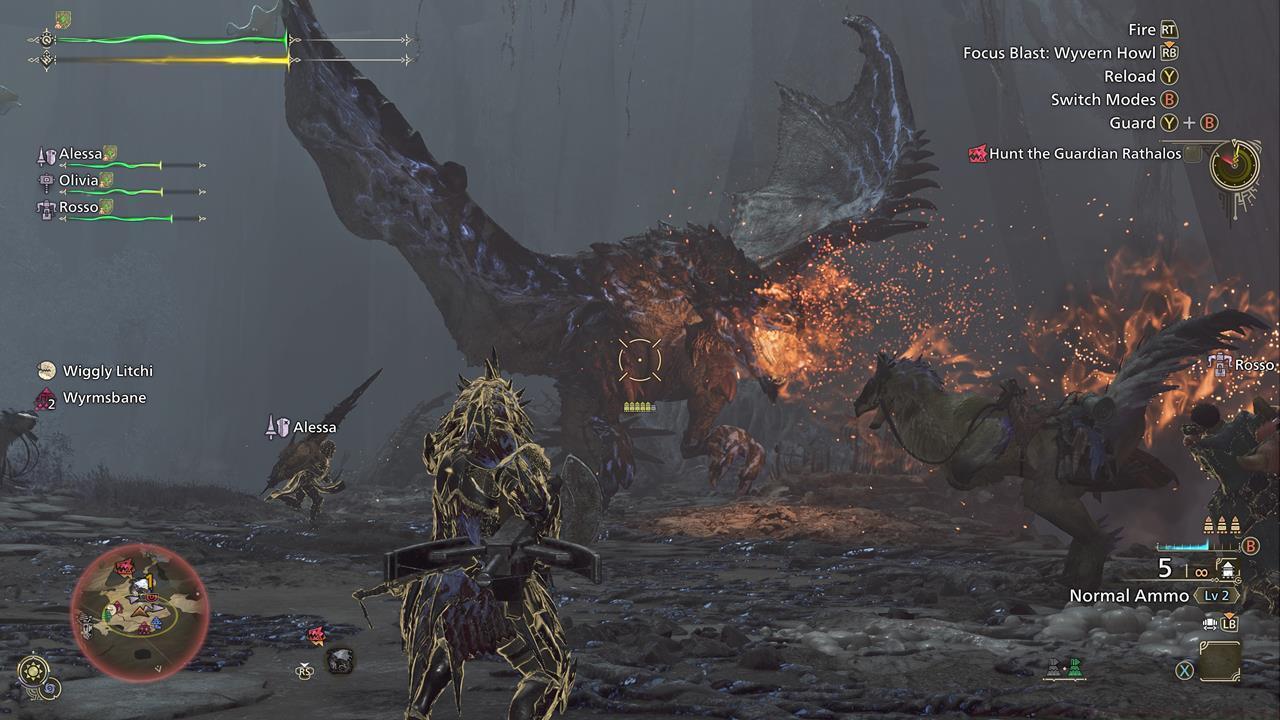1280x720 pixels.
Task: Select the ammo pouch icon near the ammo counter
Action: coord(1228,569)
